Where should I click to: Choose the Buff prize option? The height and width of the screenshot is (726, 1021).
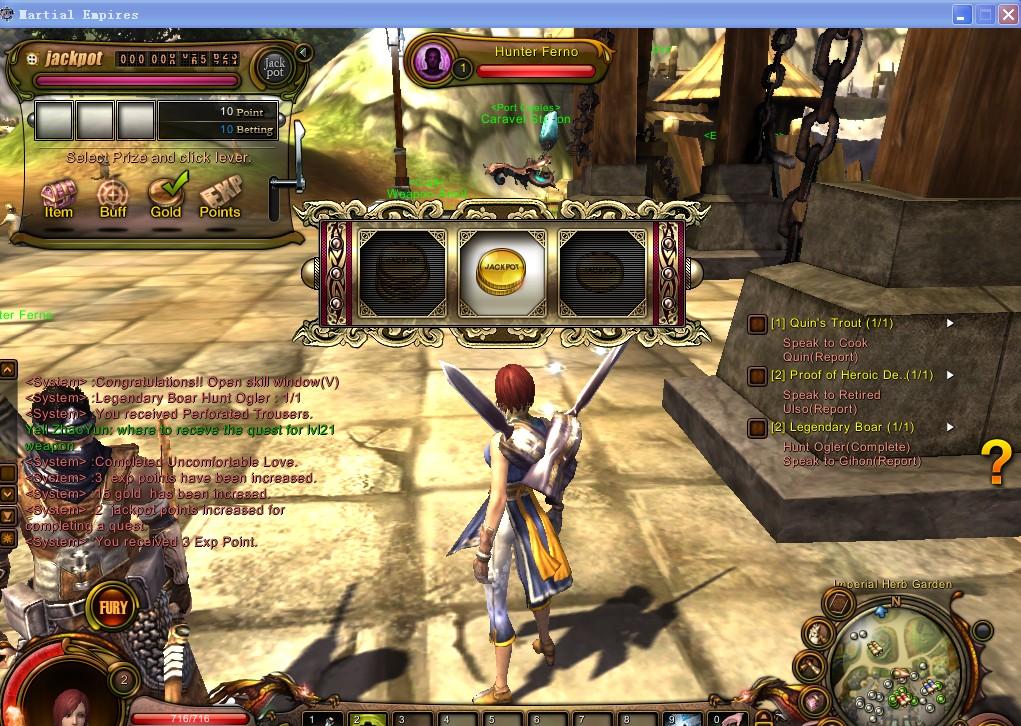[113, 193]
